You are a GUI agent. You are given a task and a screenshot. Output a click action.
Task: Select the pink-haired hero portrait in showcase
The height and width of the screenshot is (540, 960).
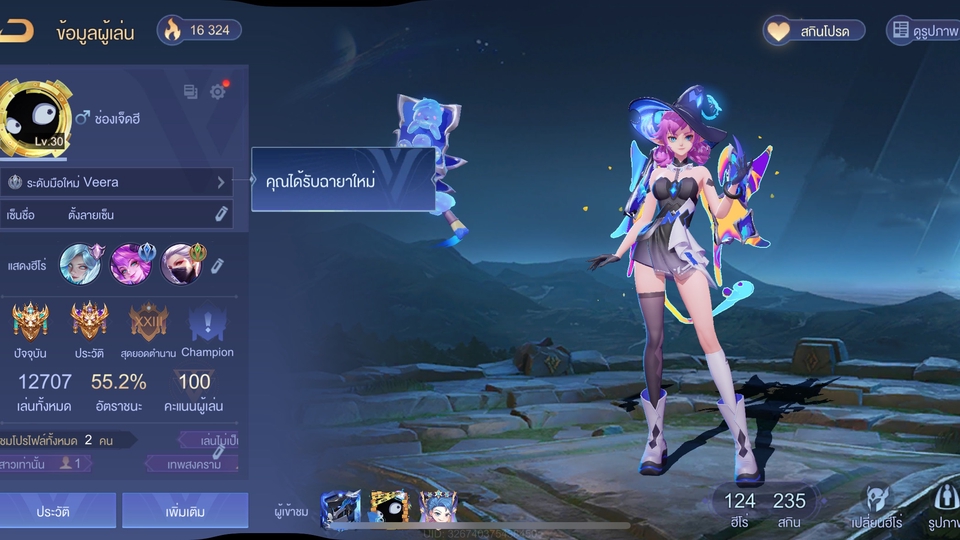click(131, 264)
